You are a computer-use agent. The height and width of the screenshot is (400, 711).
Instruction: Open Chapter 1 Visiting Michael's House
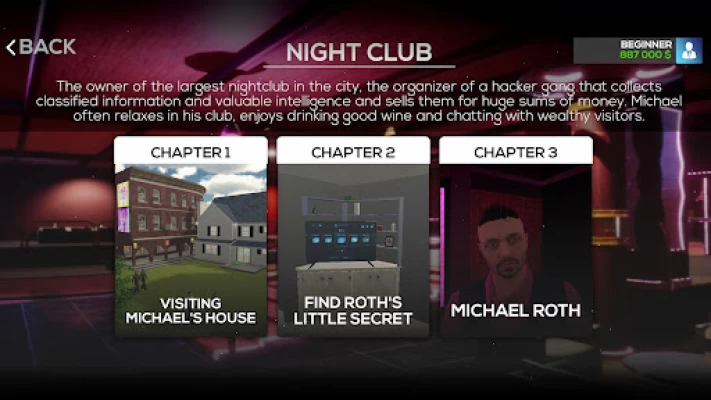click(191, 237)
